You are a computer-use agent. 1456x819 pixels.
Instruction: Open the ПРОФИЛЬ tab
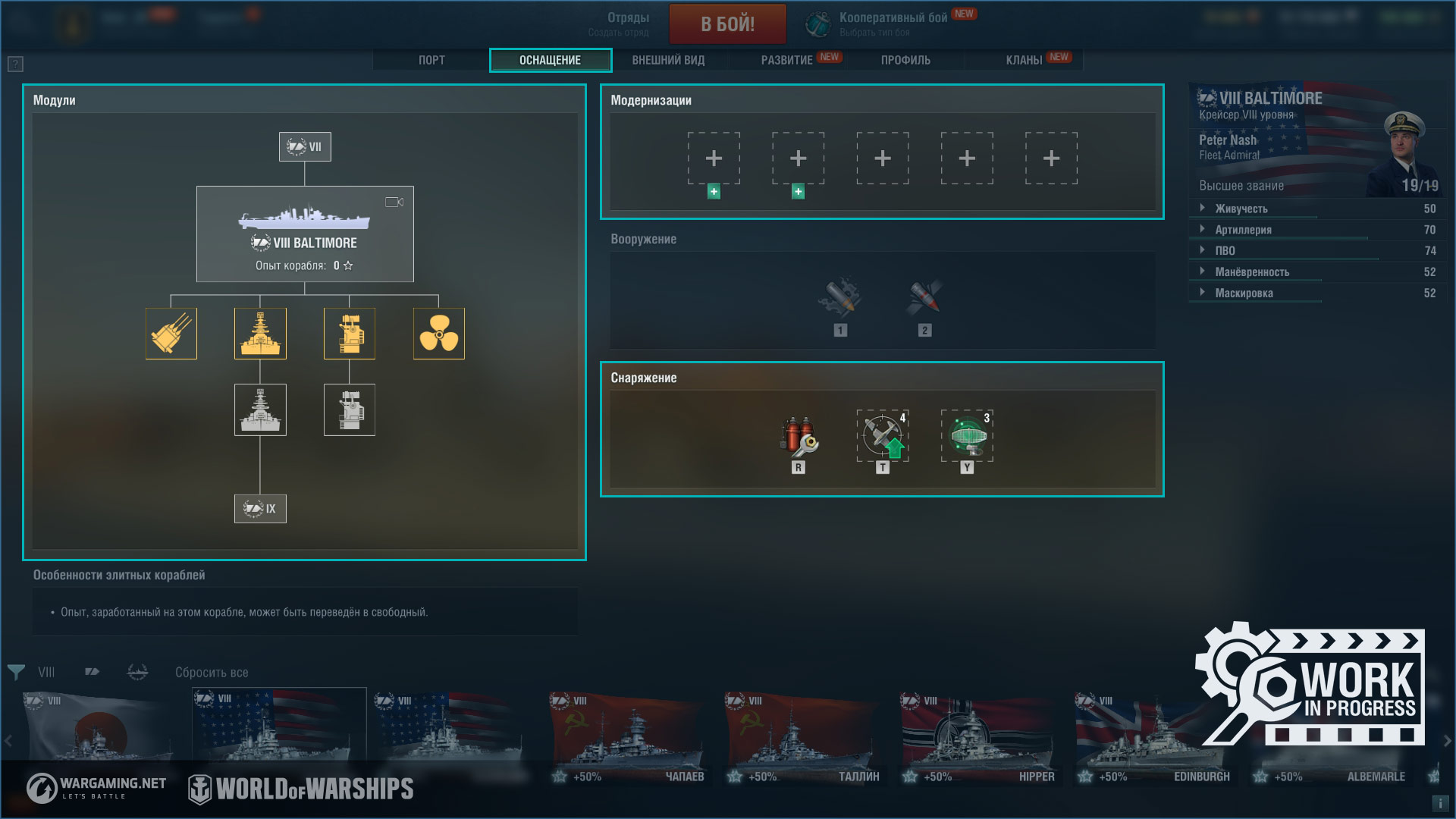coord(905,60)
